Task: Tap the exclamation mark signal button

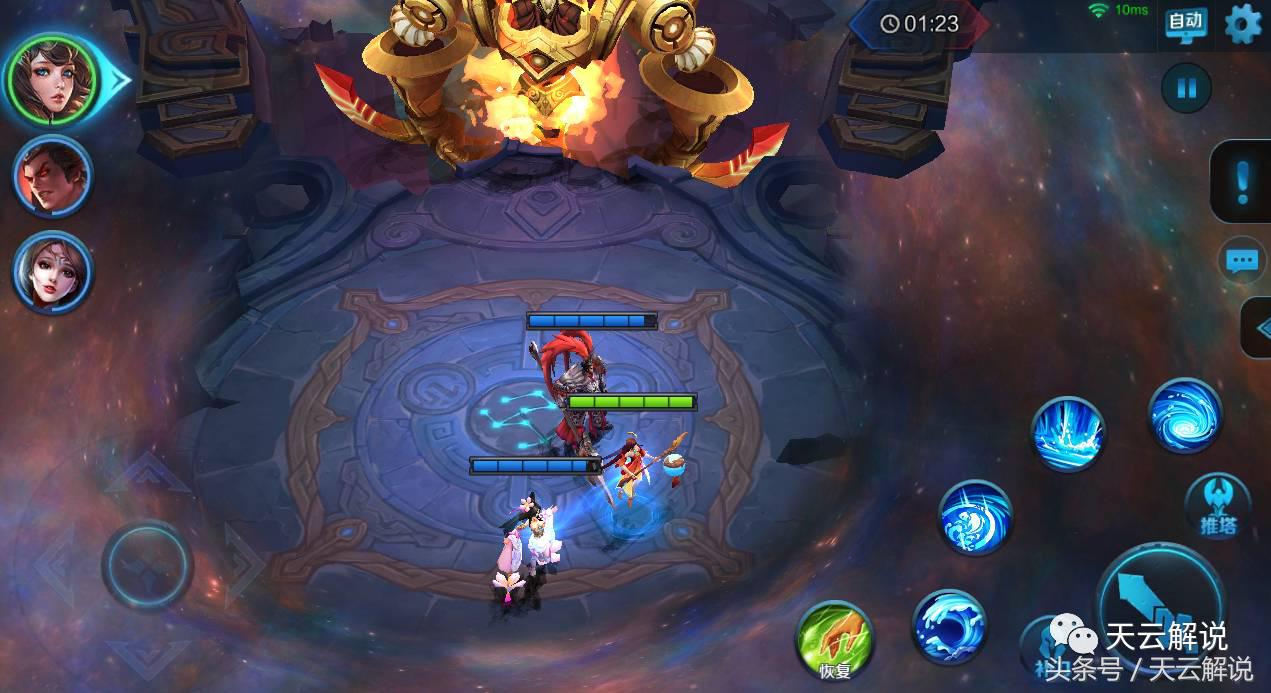Action: [x=1243, y=181]
